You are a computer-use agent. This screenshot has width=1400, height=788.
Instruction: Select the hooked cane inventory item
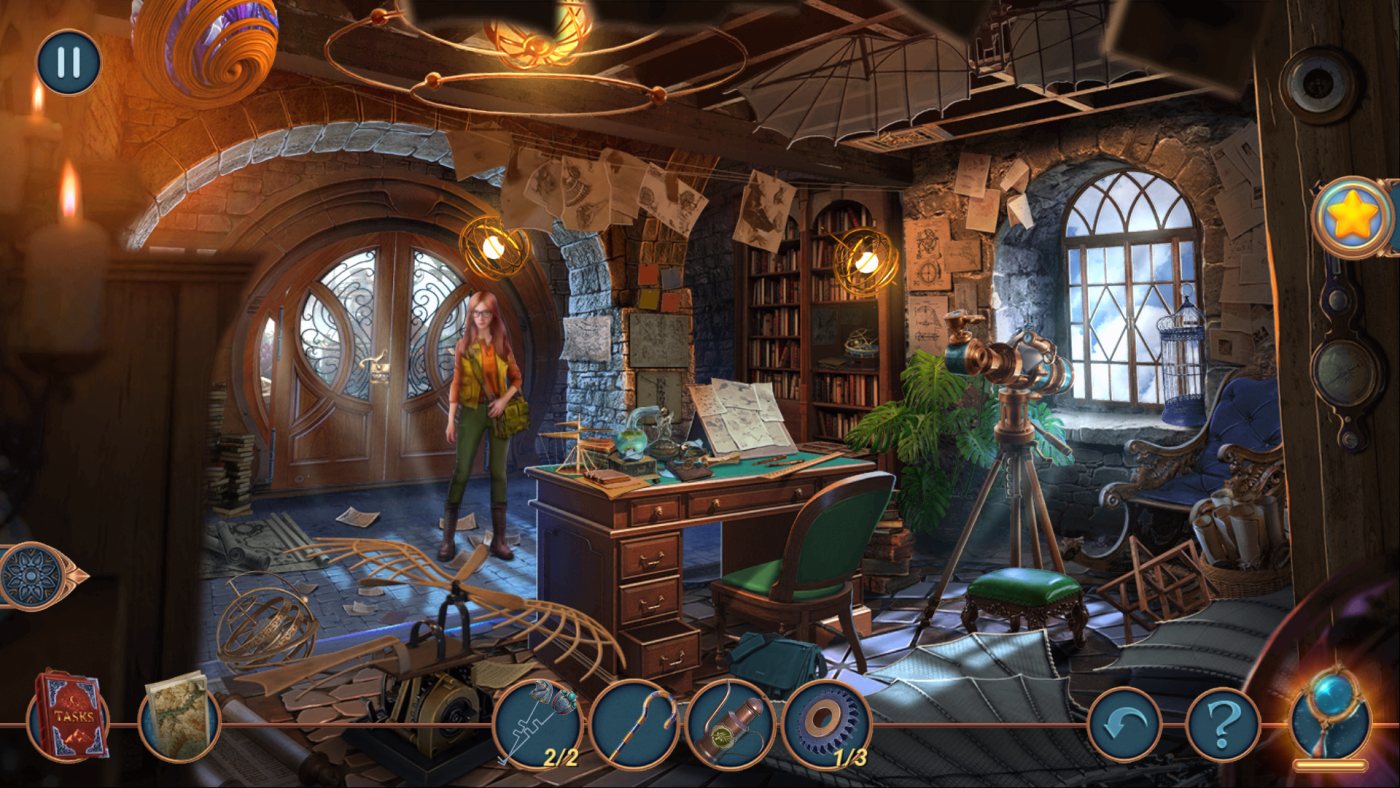[634, 724]
